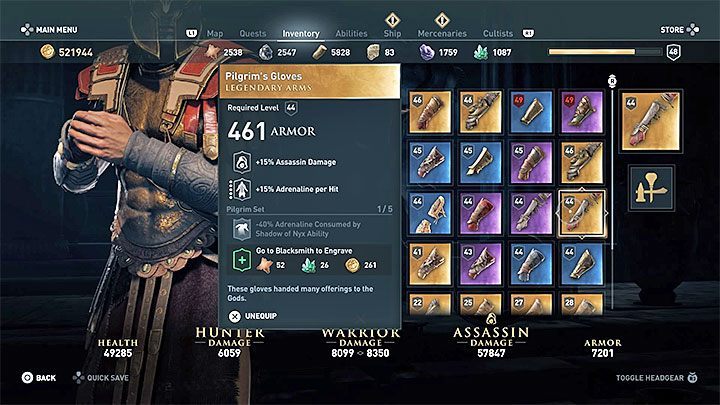Go to the Mercenaries tab
Viewport: 720px width, 405px height.
tap(442, 33)
